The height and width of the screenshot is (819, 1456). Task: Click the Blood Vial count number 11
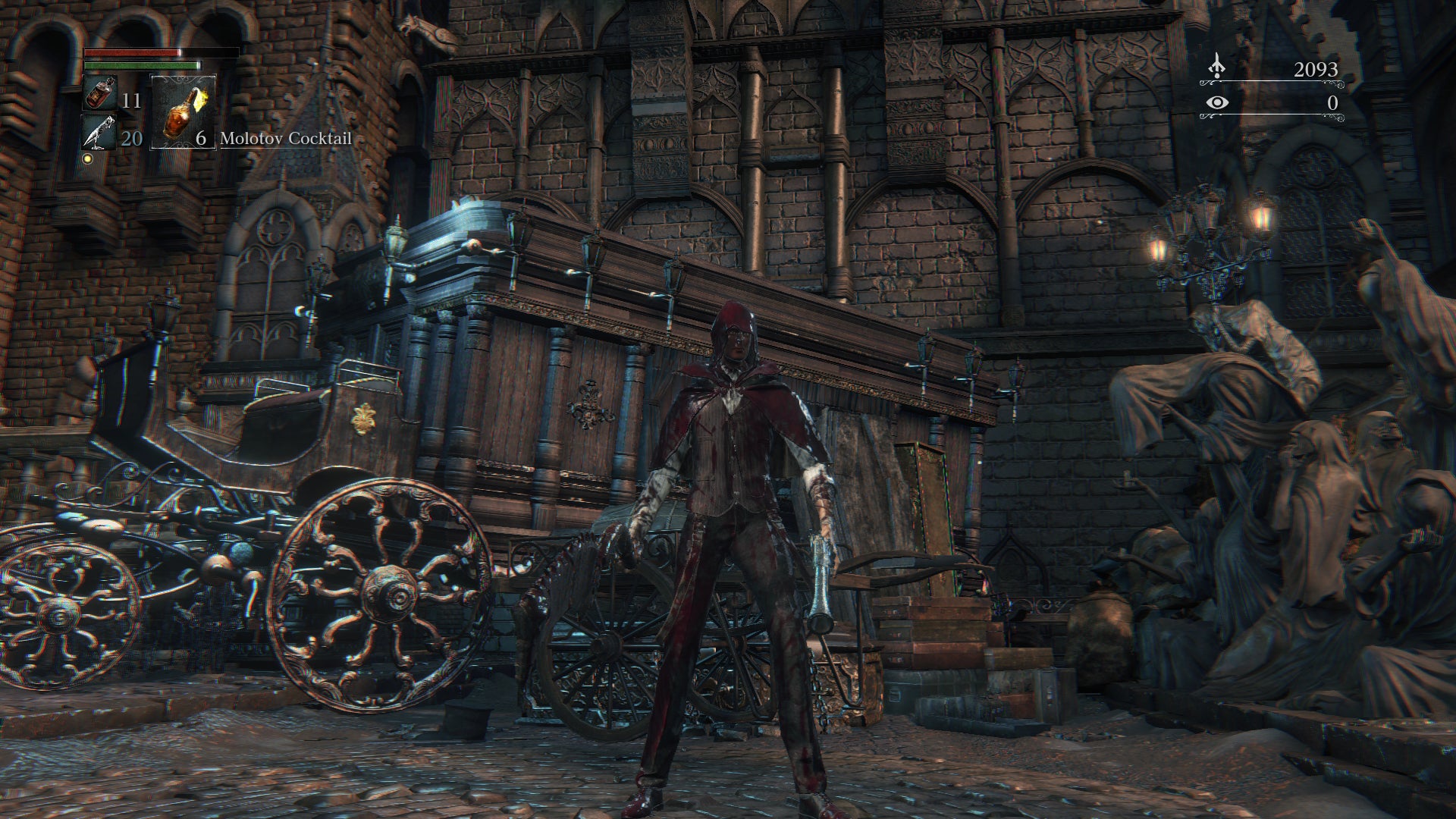[x=130, y=99]
